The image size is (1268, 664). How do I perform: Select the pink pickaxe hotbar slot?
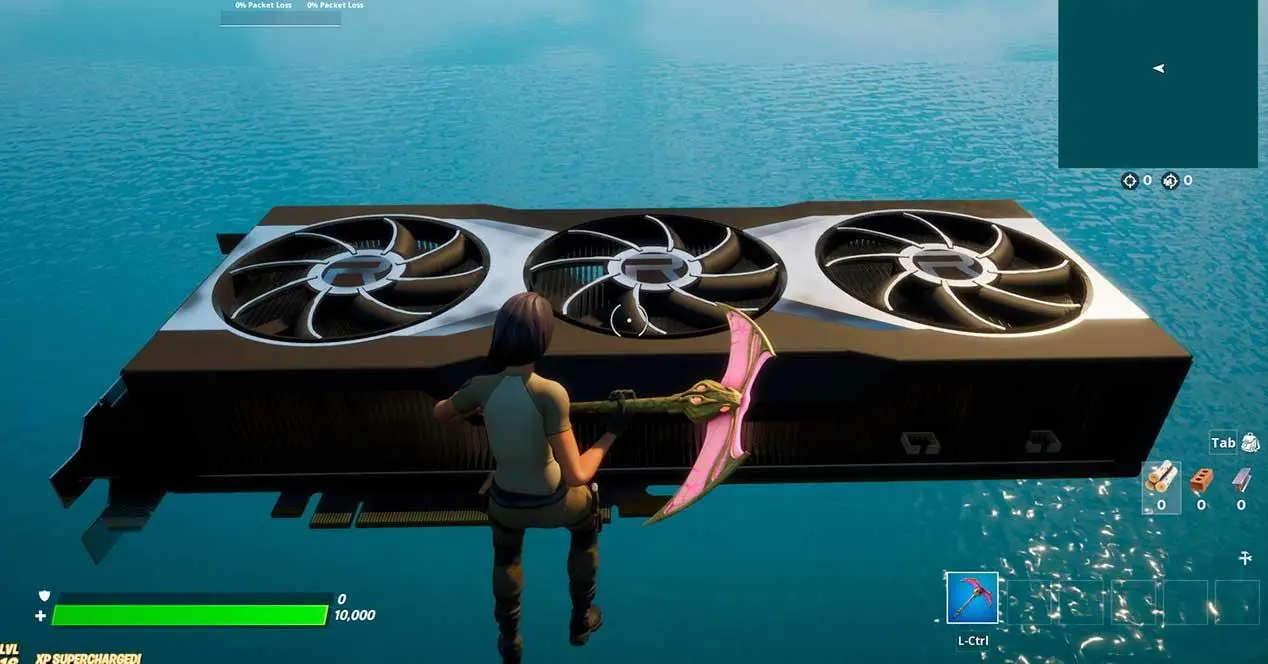coord(972,598)
